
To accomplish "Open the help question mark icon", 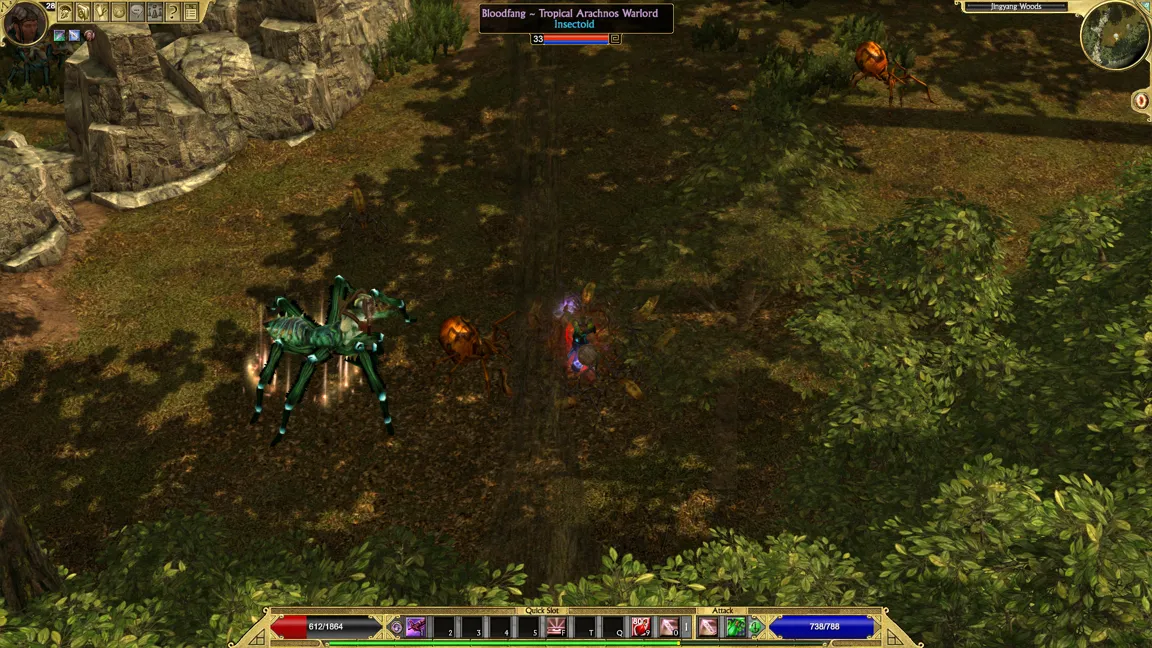I will (x=173, y=12).
